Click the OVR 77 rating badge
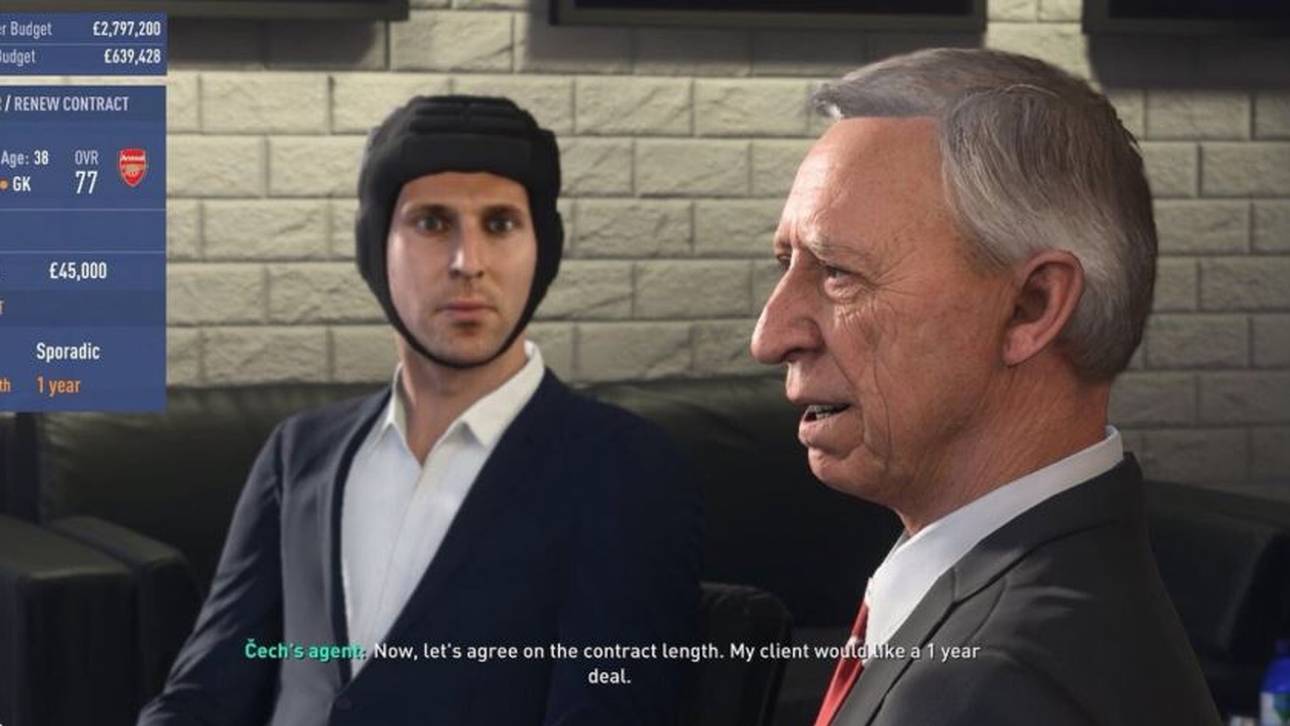1290x726 pixels. pyautogui.click(x=89, y=170)
